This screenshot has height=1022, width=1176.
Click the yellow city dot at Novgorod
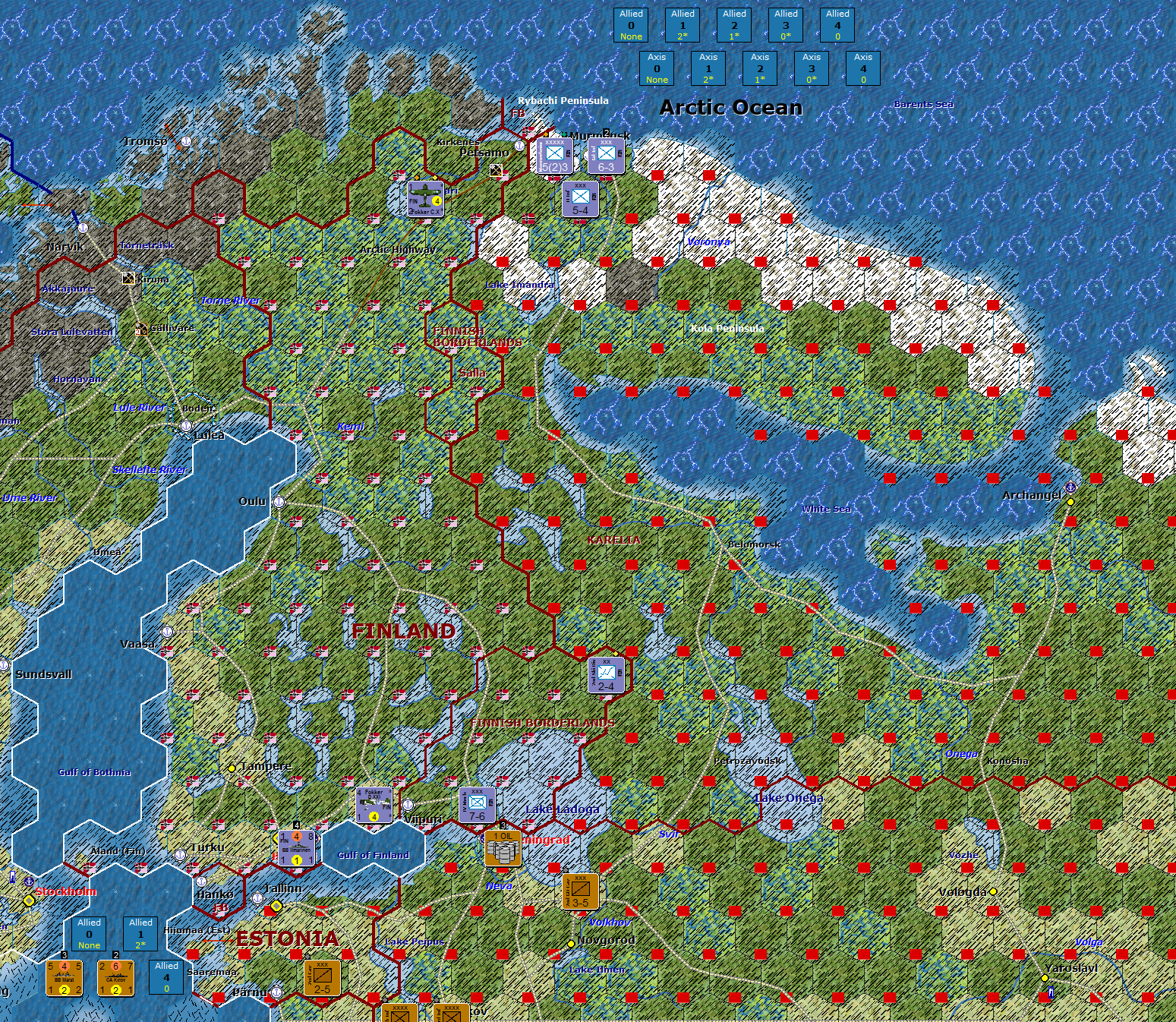click(571, 944)
